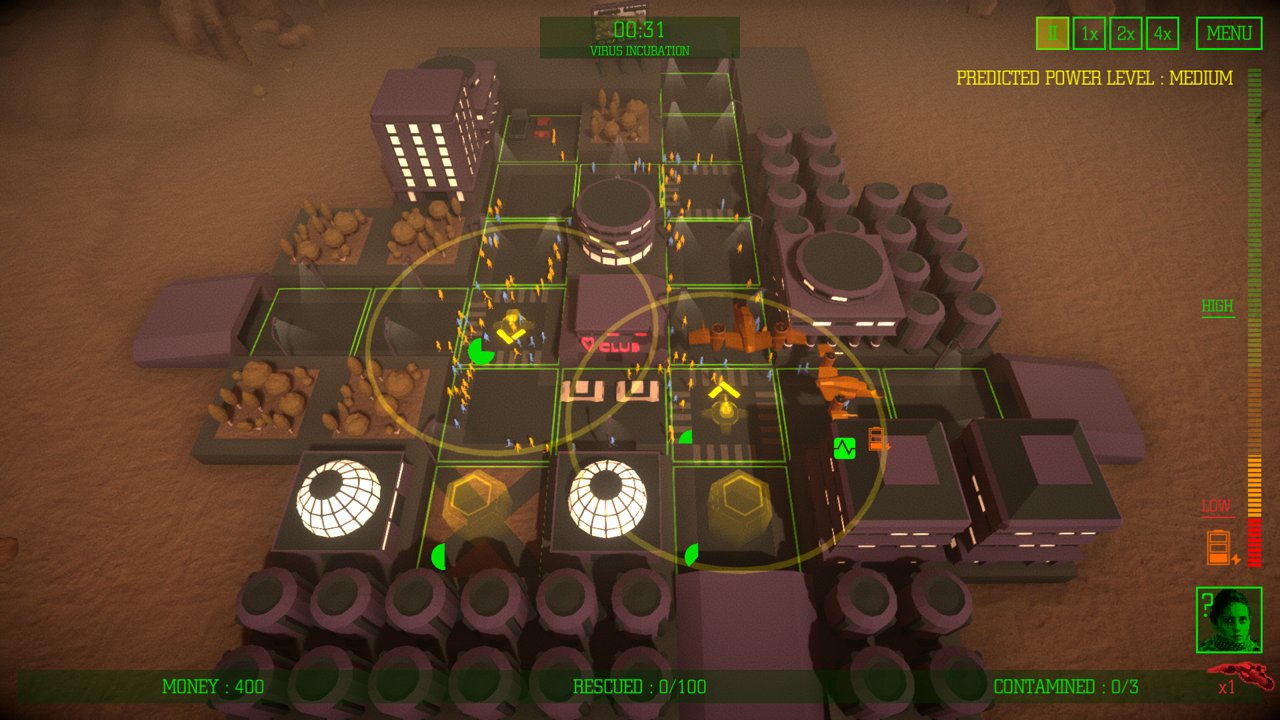The height and width of the screenshot is (720, 1280).
Task: Click the advisor portrait with question mark
Action: [1229, 620]
